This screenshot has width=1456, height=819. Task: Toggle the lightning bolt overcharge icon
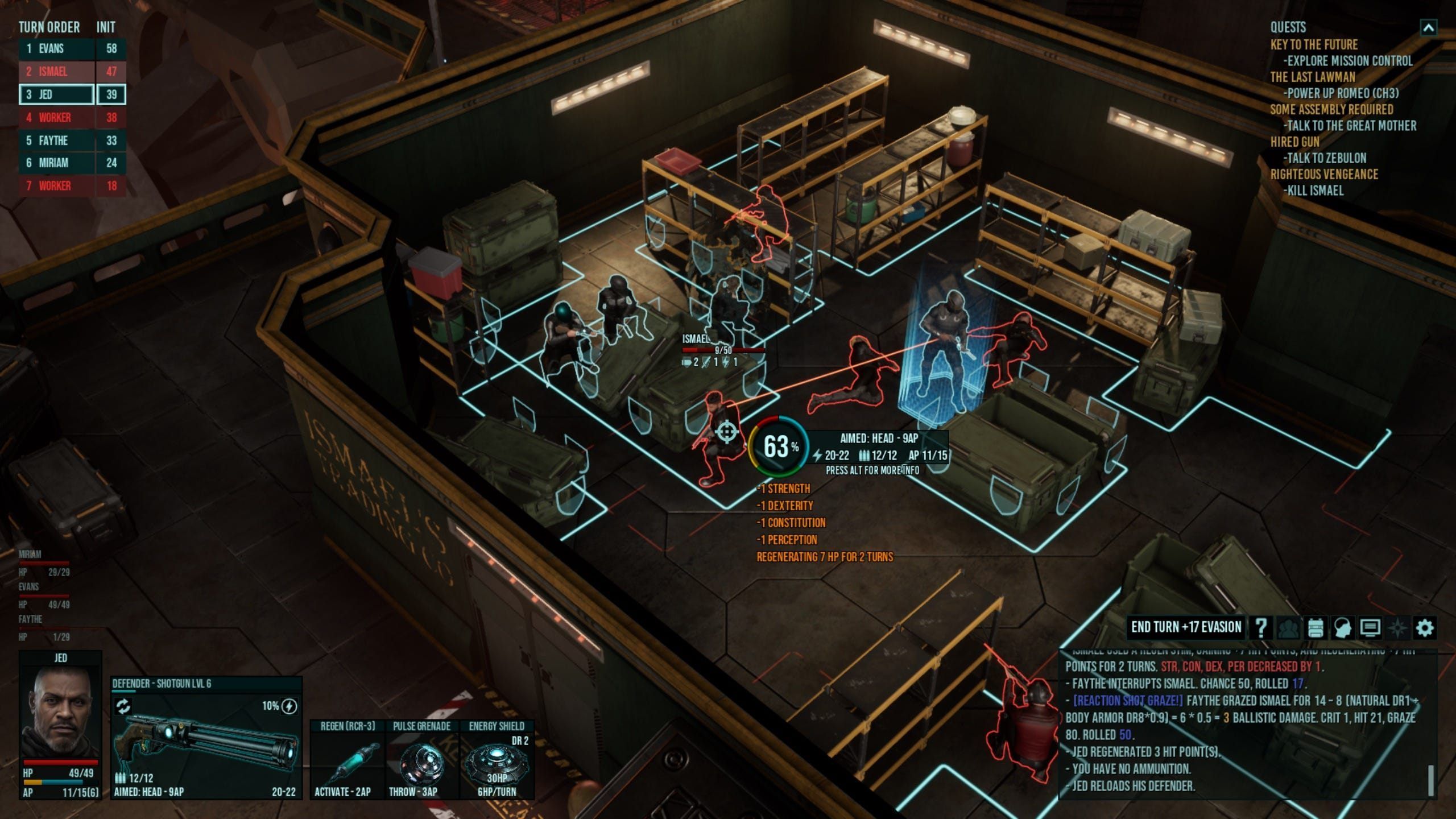[x=289, y=706]
